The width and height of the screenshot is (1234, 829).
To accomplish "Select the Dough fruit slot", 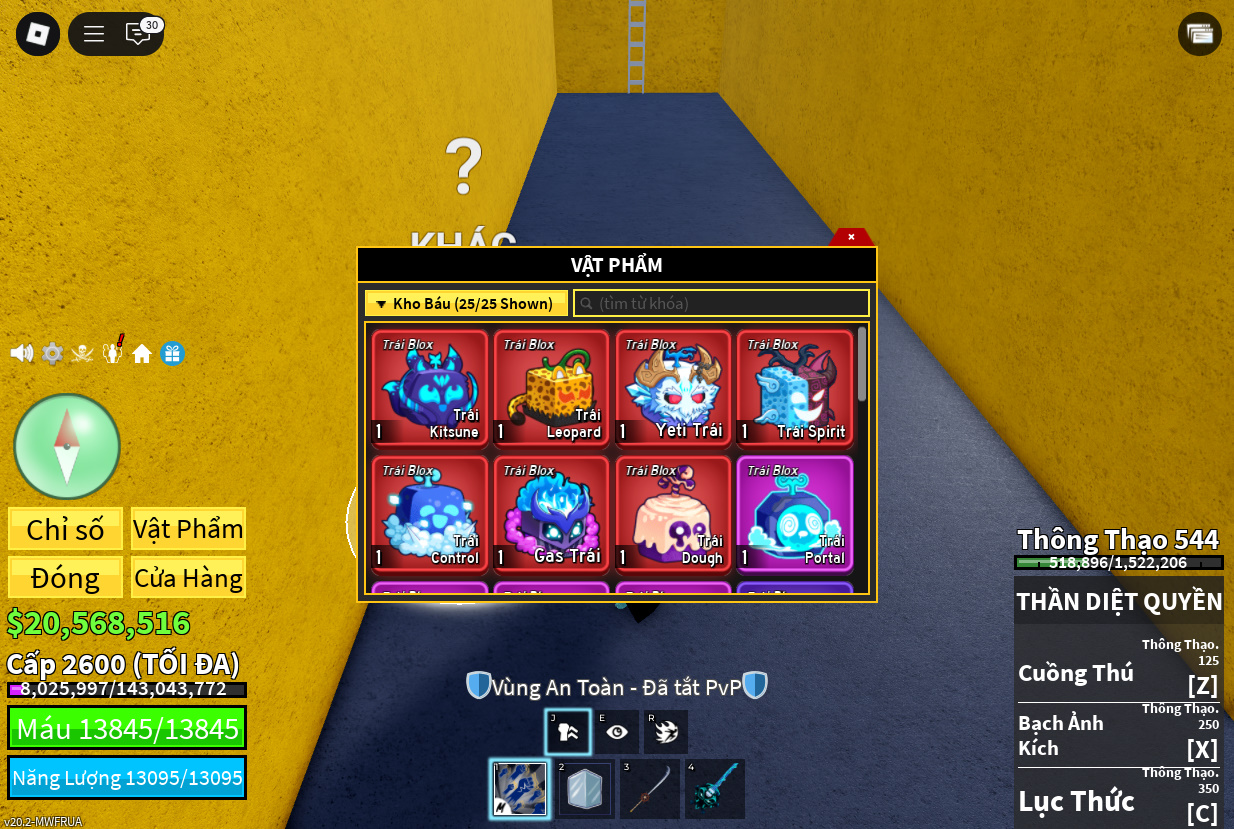I will tap(674, 514).
